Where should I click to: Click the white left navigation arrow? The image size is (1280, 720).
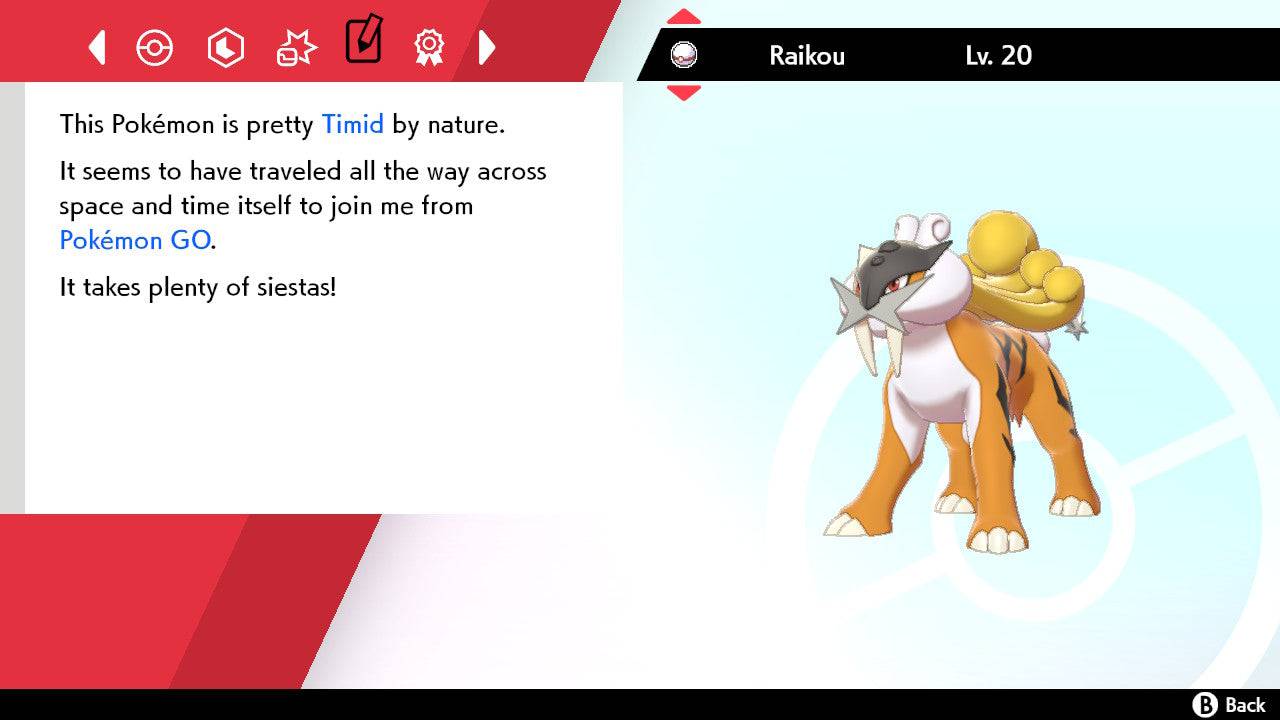point(97,46)
